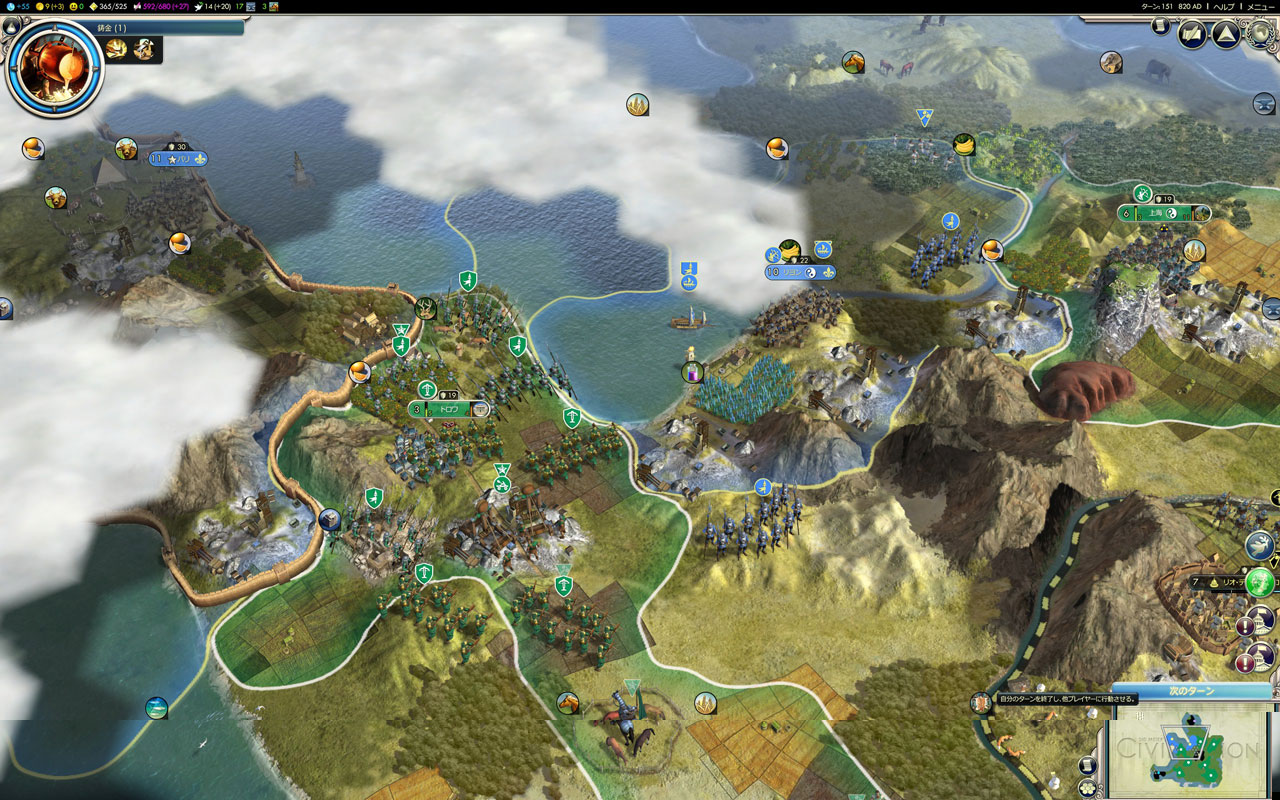Screen dimensions: 1280x800
Task: Open the Diplomacy globe button
Action: [x=1261, y=35]
